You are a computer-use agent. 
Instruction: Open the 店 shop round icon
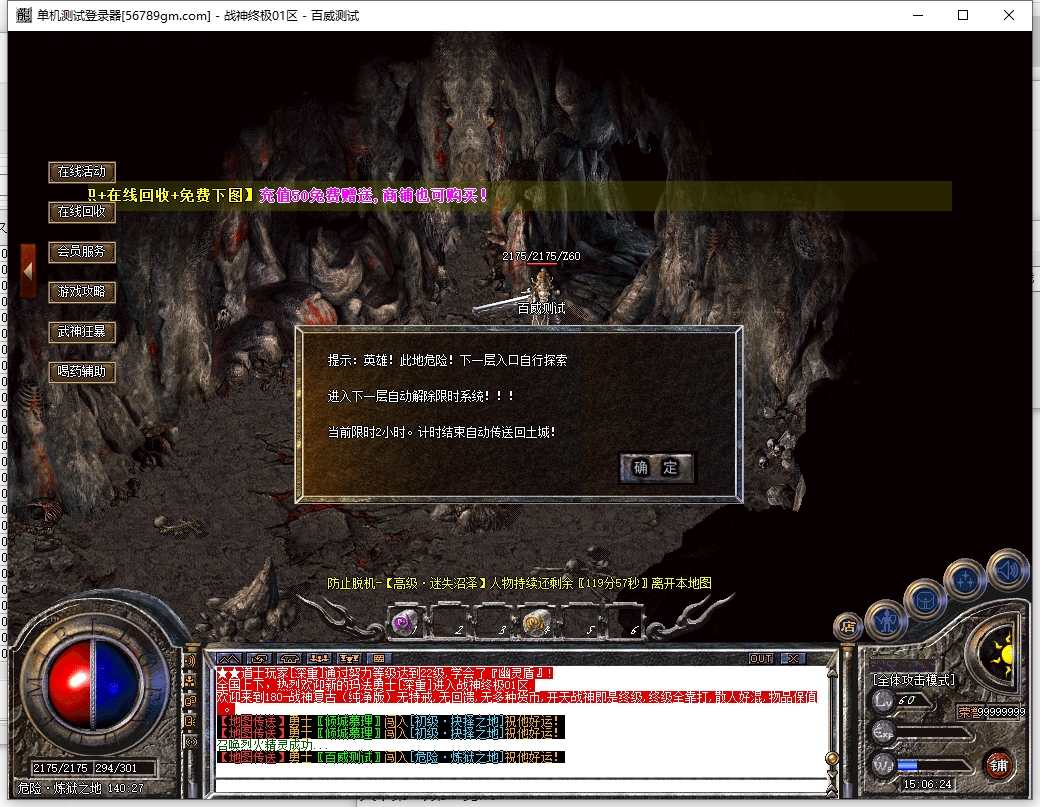tap(848, 627)
